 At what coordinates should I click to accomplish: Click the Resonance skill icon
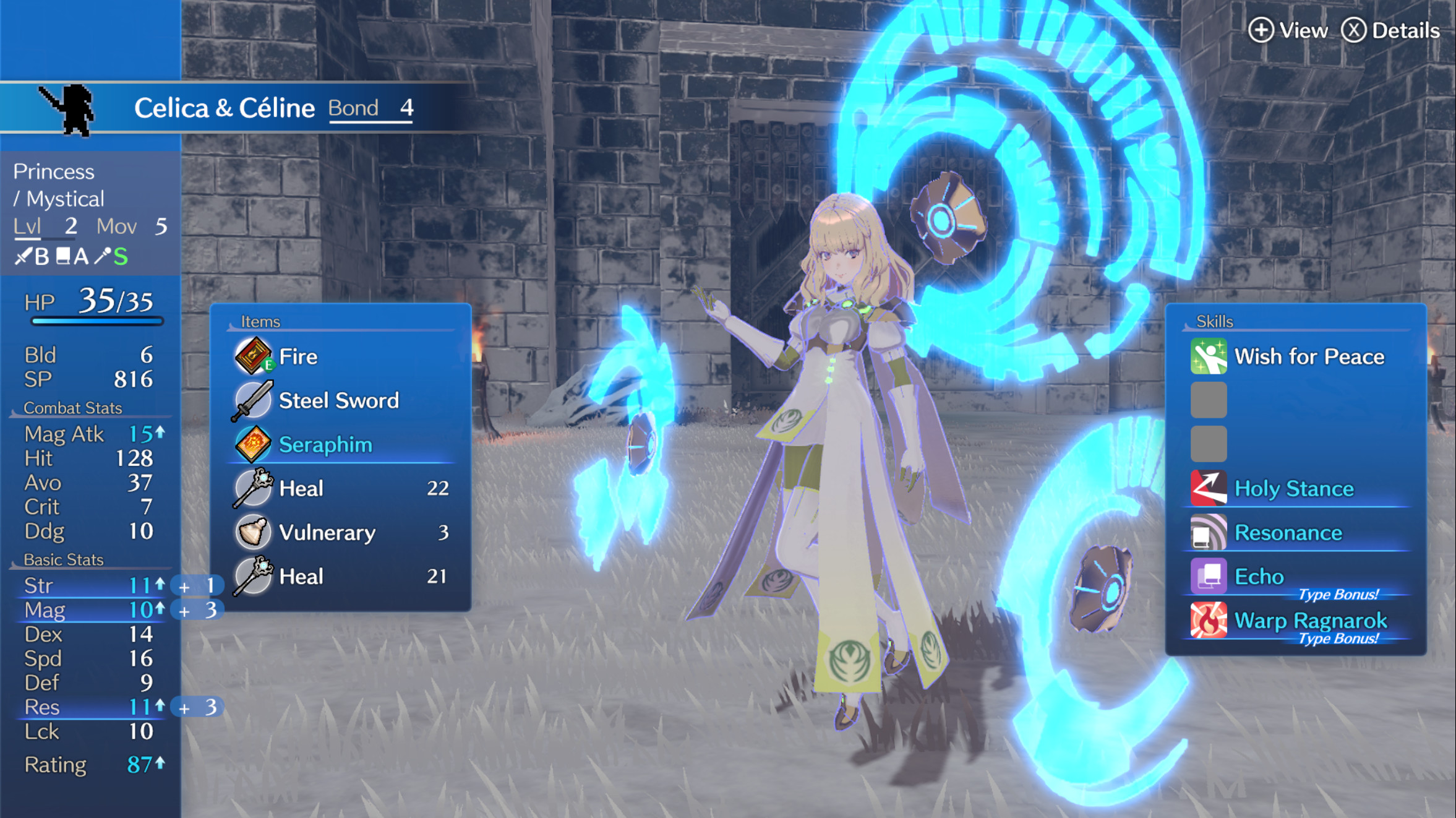click(1209, 532)
